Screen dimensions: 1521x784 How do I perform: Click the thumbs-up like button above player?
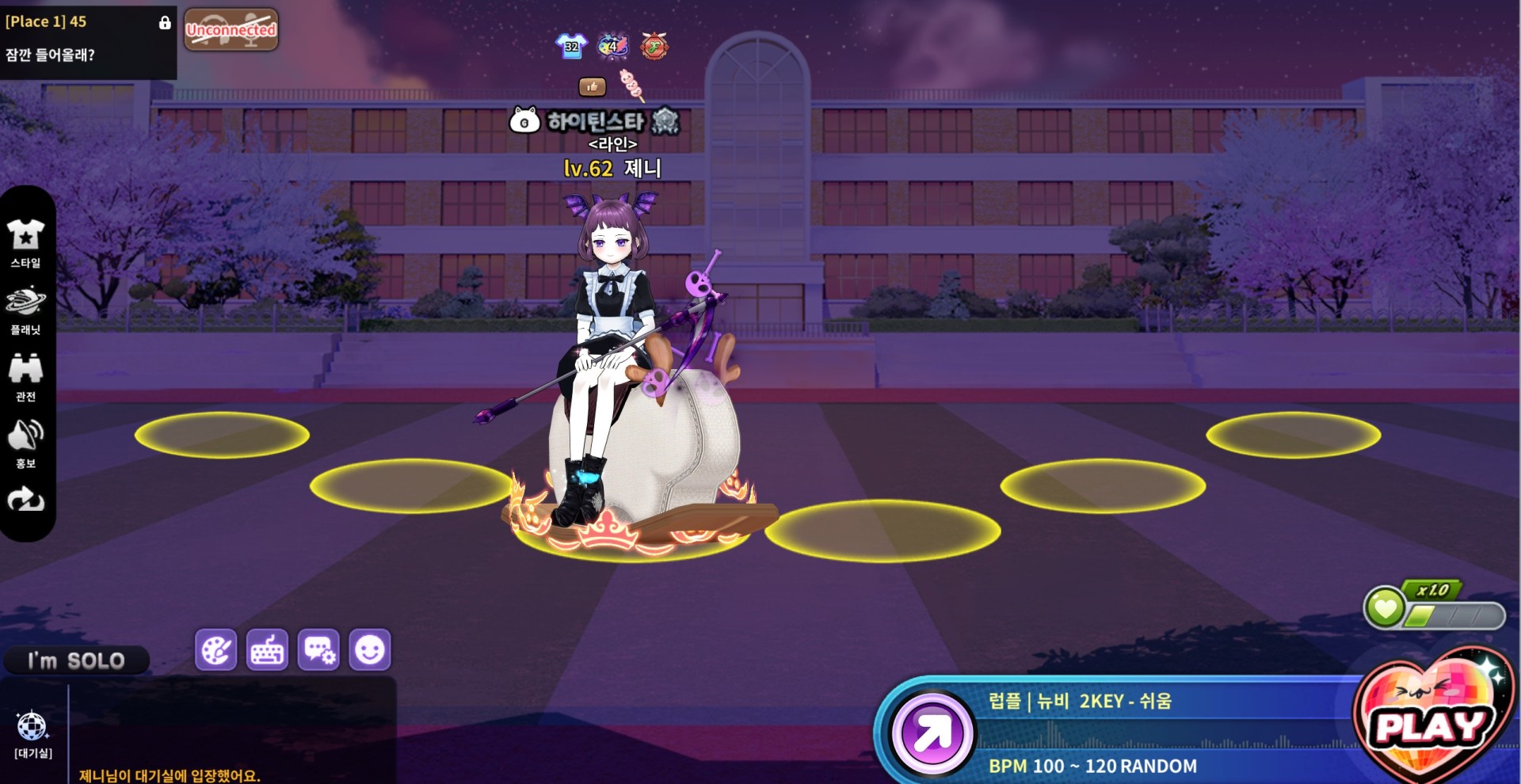[592, 86]
